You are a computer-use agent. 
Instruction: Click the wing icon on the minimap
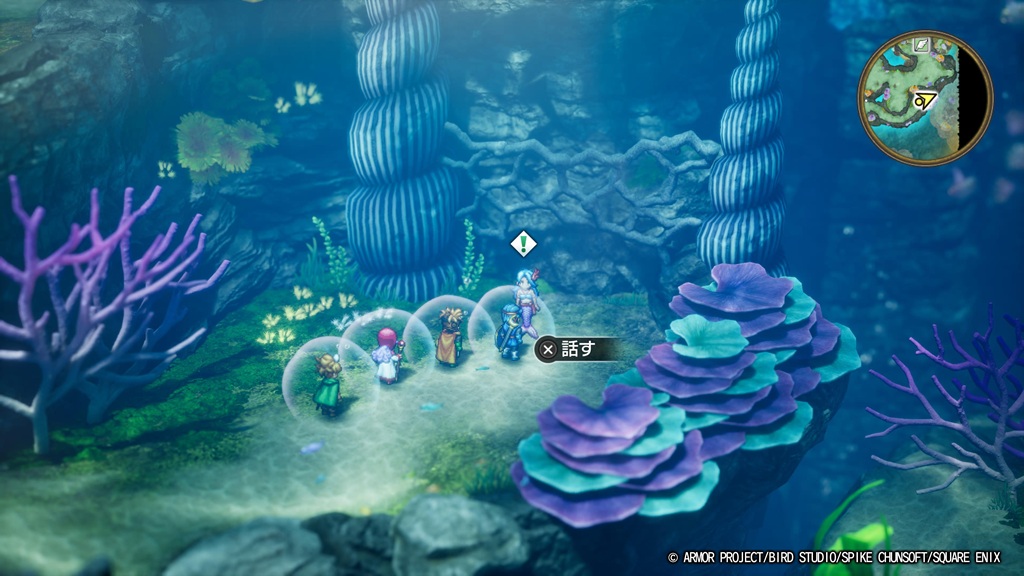click(923, 45)
